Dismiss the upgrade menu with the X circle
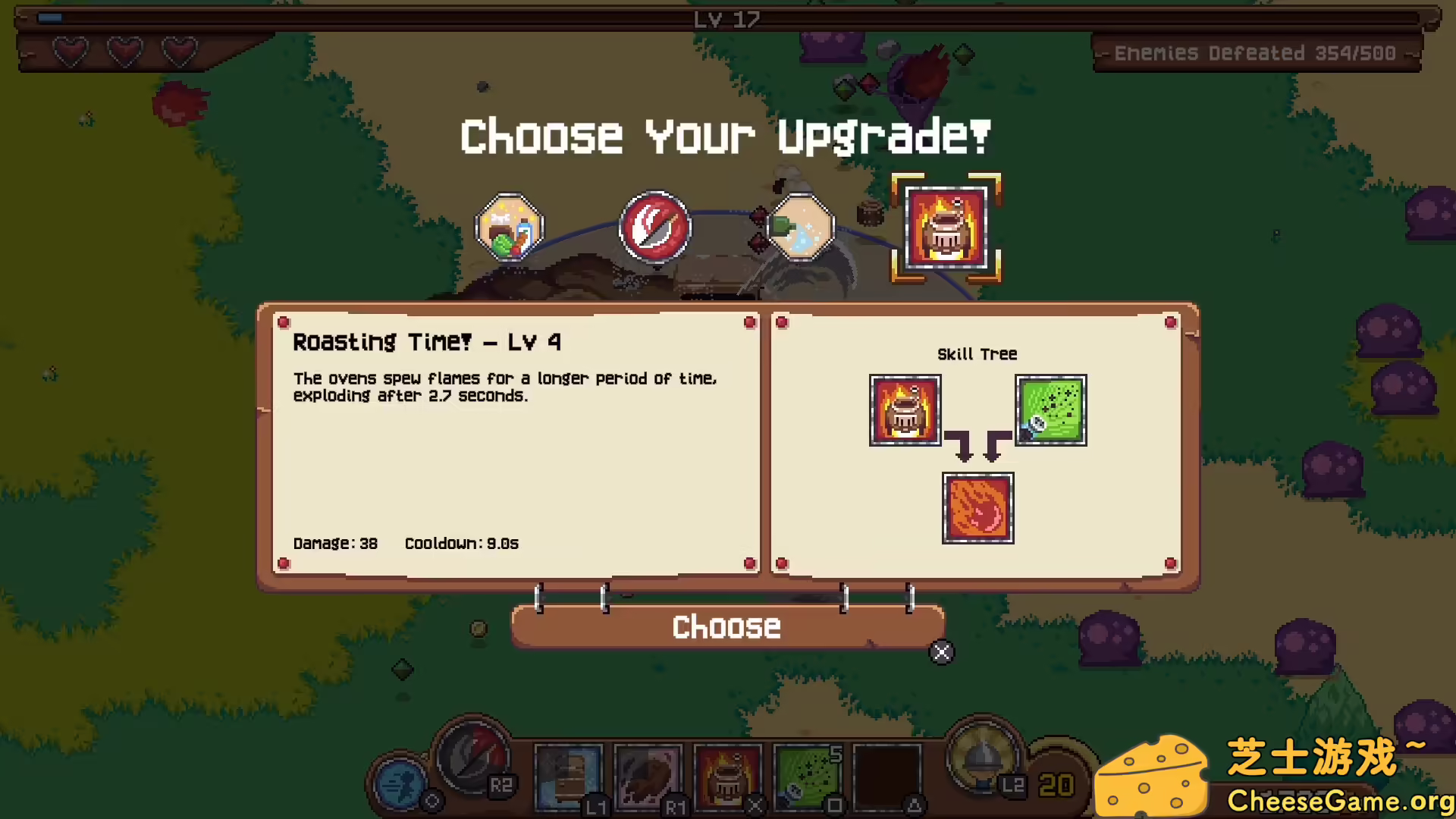1456x819 pixels. [942, 652]
